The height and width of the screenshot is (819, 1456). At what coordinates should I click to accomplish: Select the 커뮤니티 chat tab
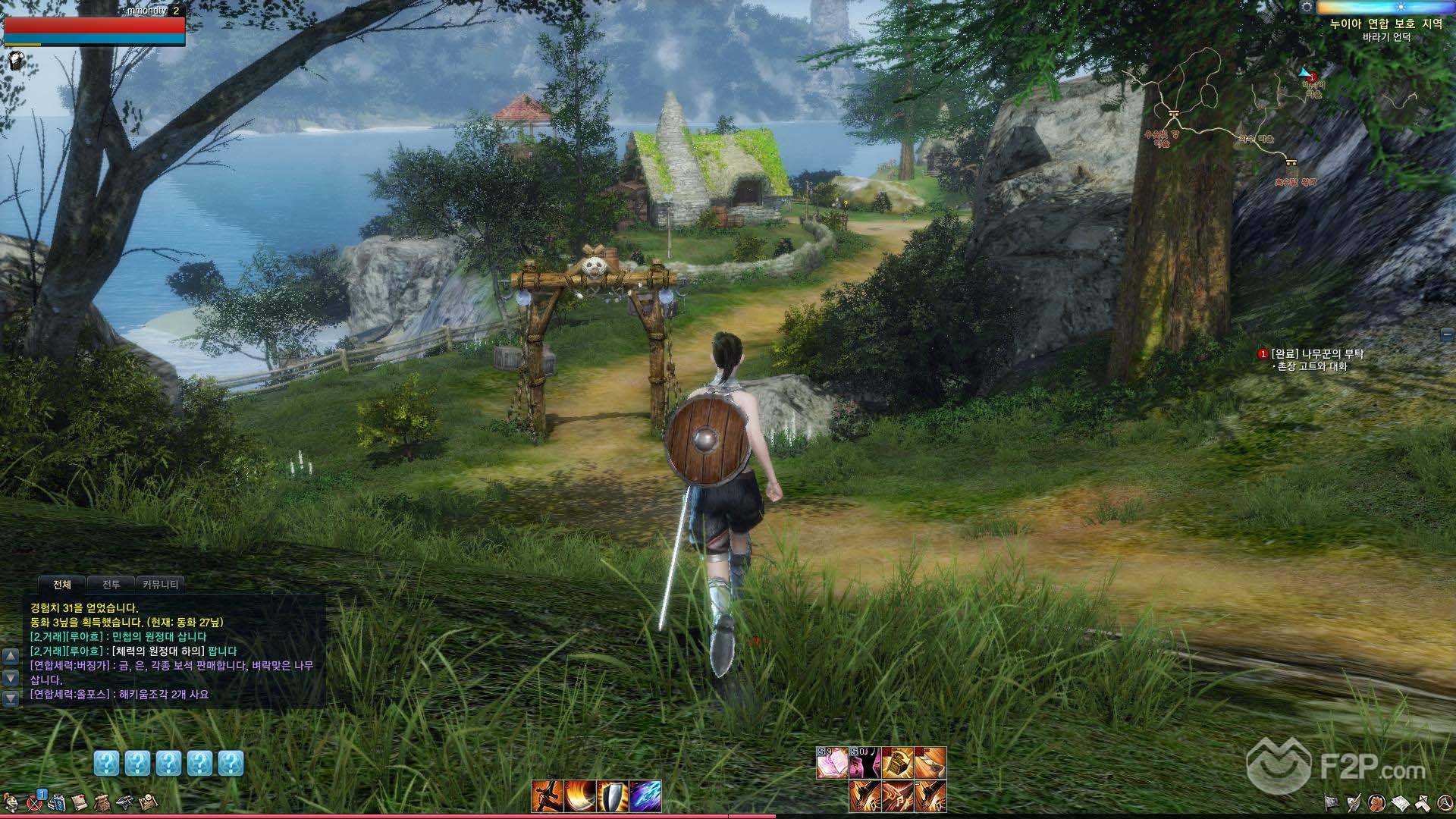click(x=161, y=584)
